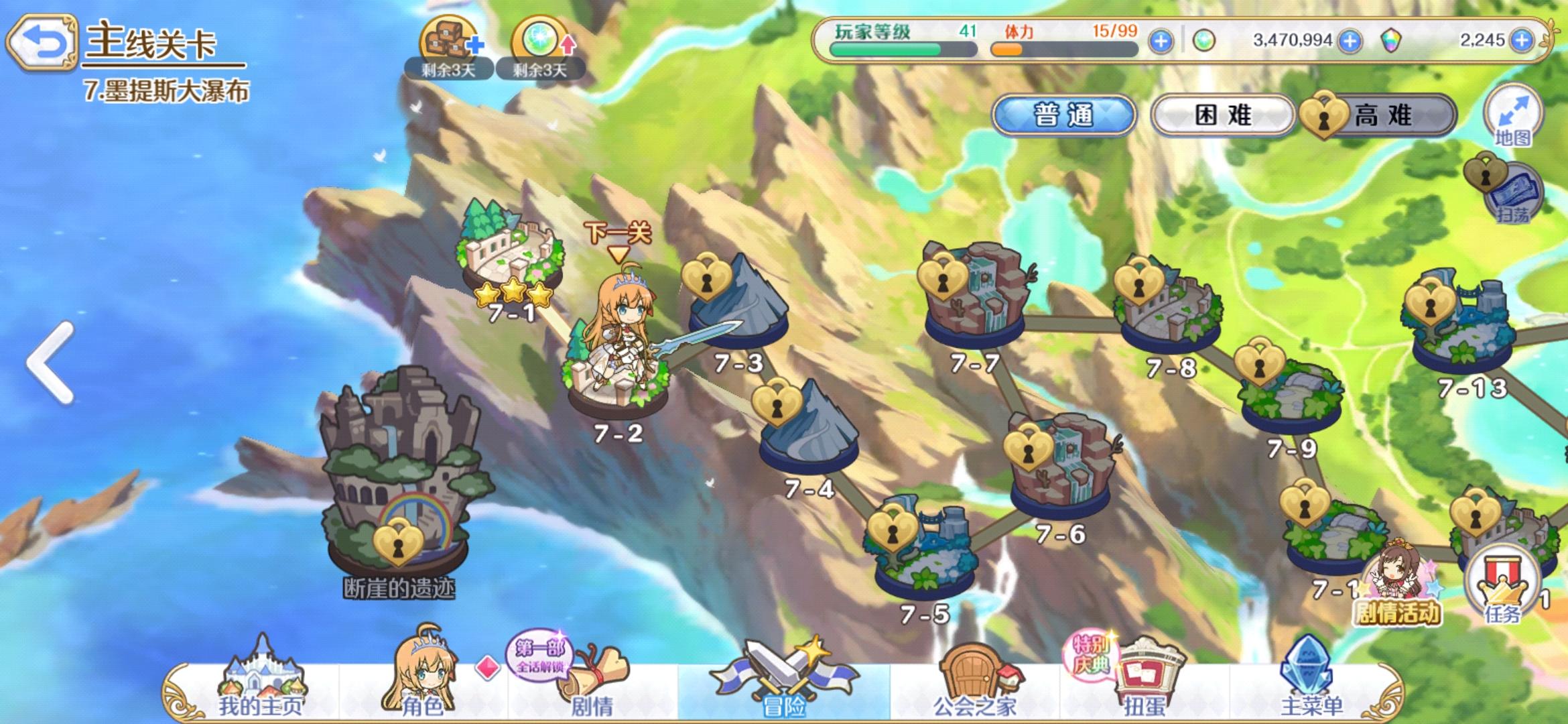Return with the back arrow button

pos(44,42)
